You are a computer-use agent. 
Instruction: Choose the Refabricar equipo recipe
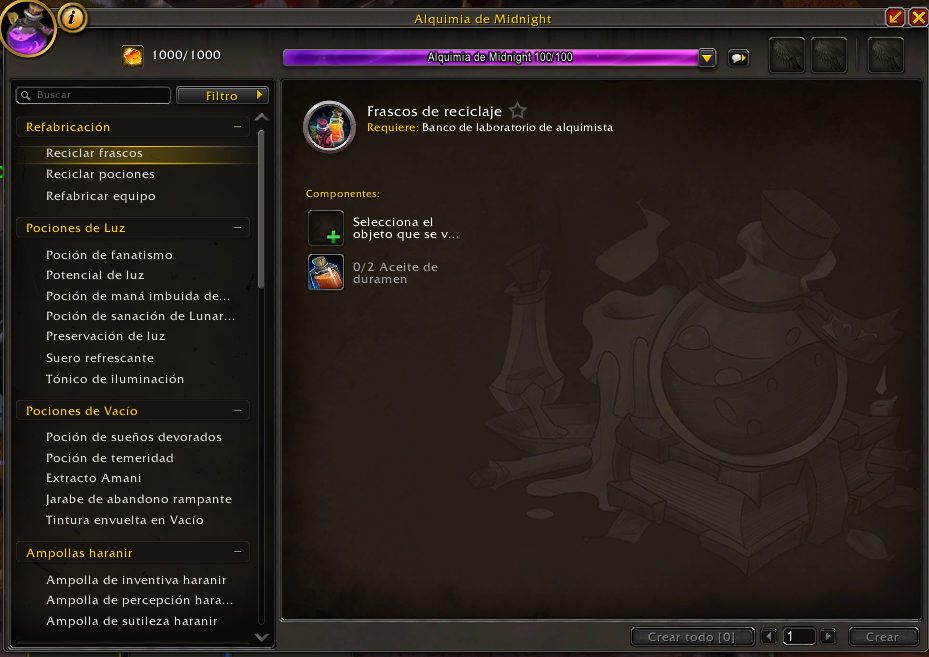pyautogui.click(x=101, y=196)
